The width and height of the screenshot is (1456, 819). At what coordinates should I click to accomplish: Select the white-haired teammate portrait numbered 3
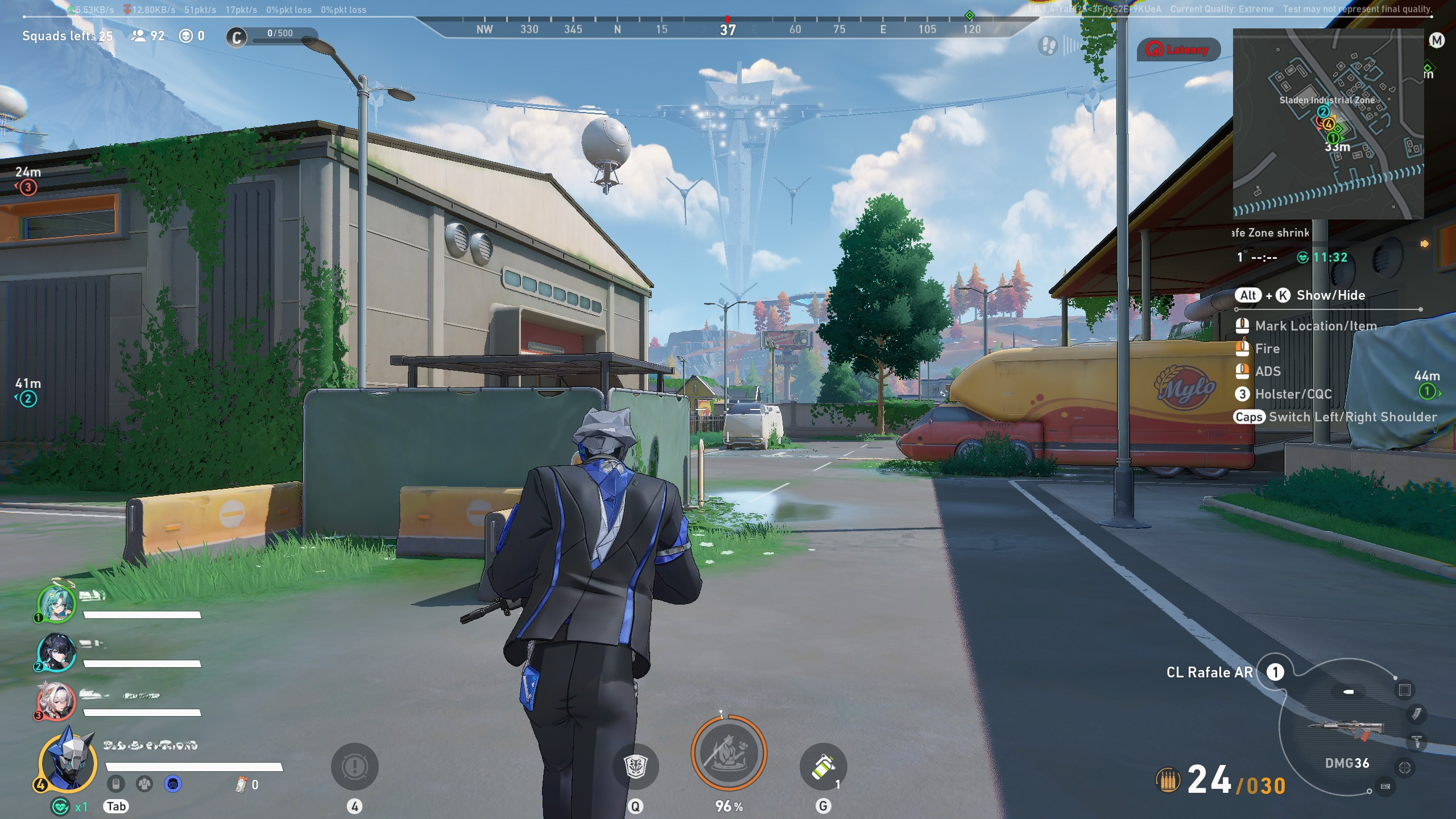tap(55, 701)
